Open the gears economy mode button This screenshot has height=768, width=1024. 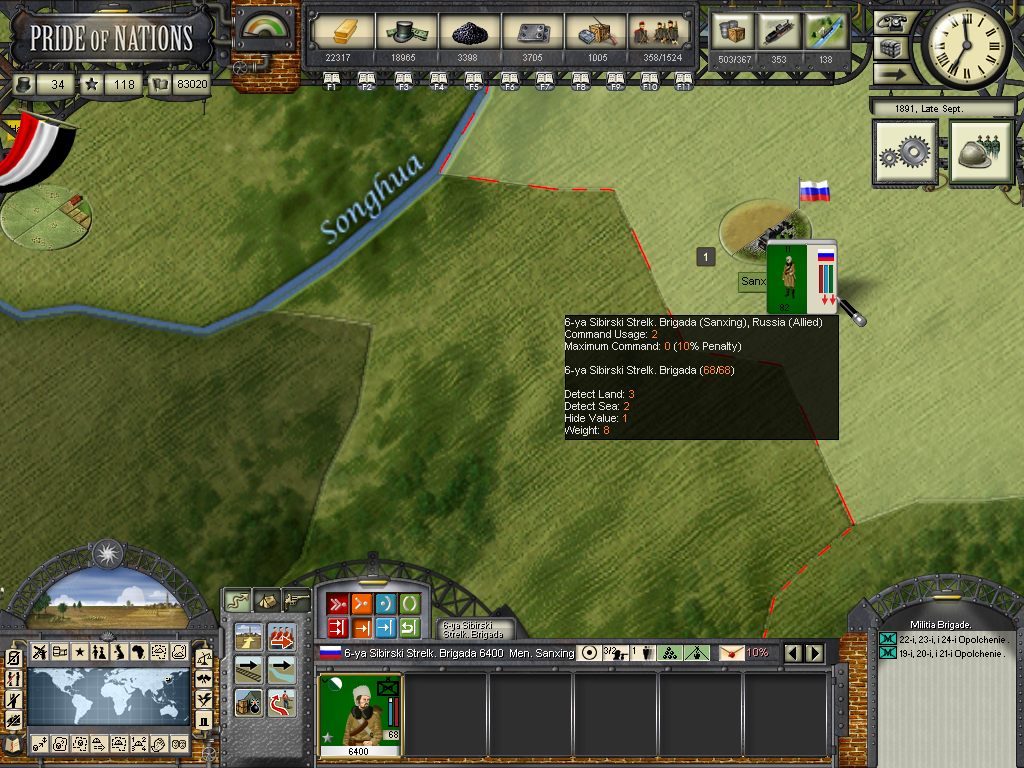(x=905, y=153)
